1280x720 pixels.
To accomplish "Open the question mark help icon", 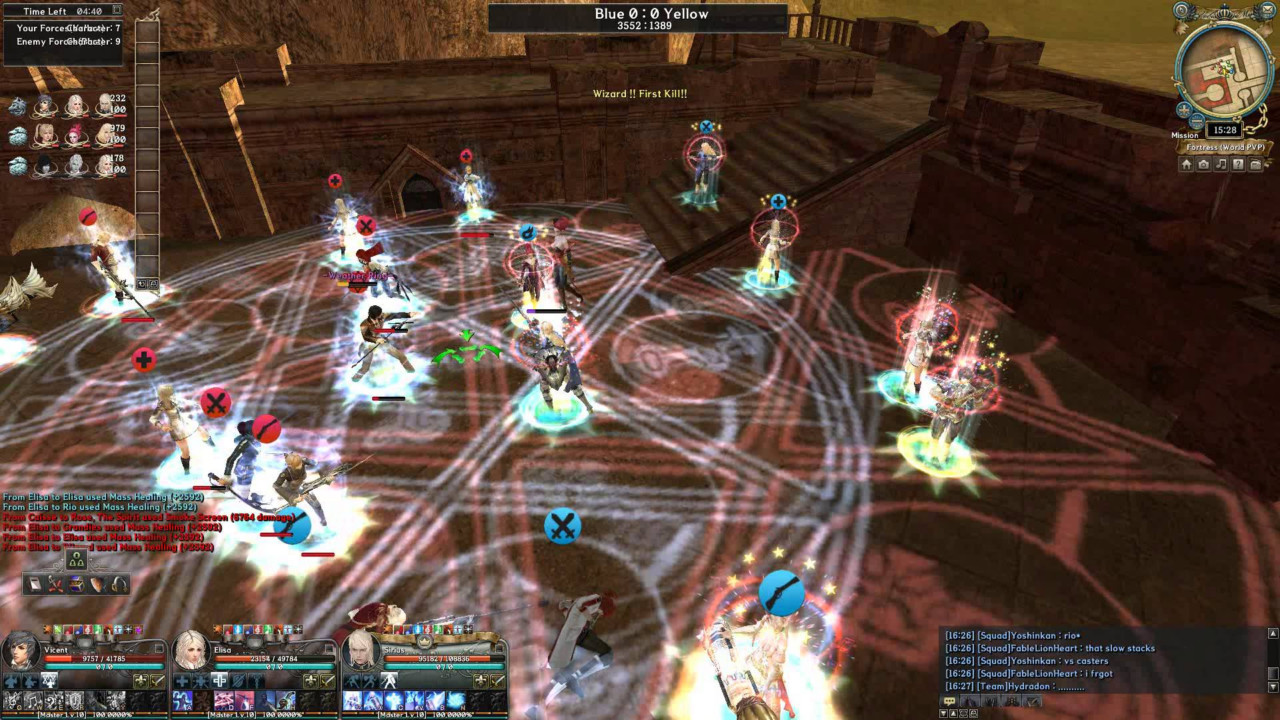I will click(1238, 164).
